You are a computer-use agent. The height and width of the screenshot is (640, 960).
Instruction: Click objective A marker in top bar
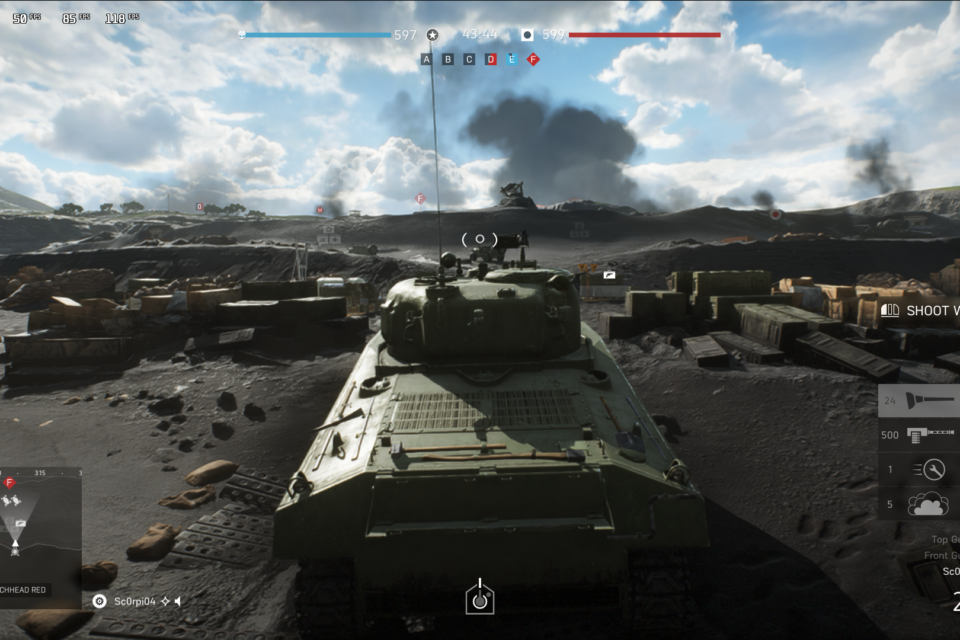[x=427, y=59]
